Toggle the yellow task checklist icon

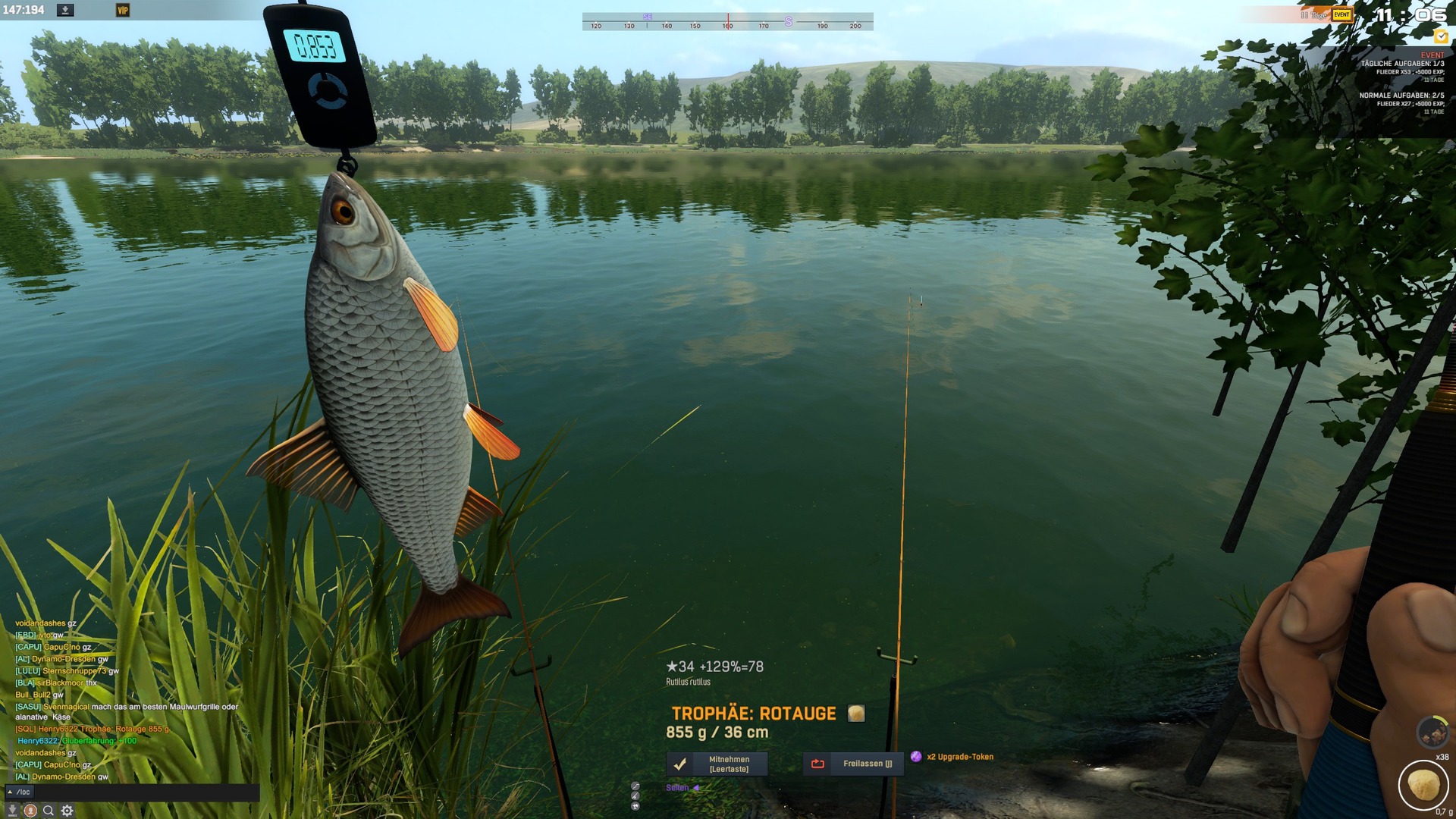pyautogui.click(x=1441, y=36)
